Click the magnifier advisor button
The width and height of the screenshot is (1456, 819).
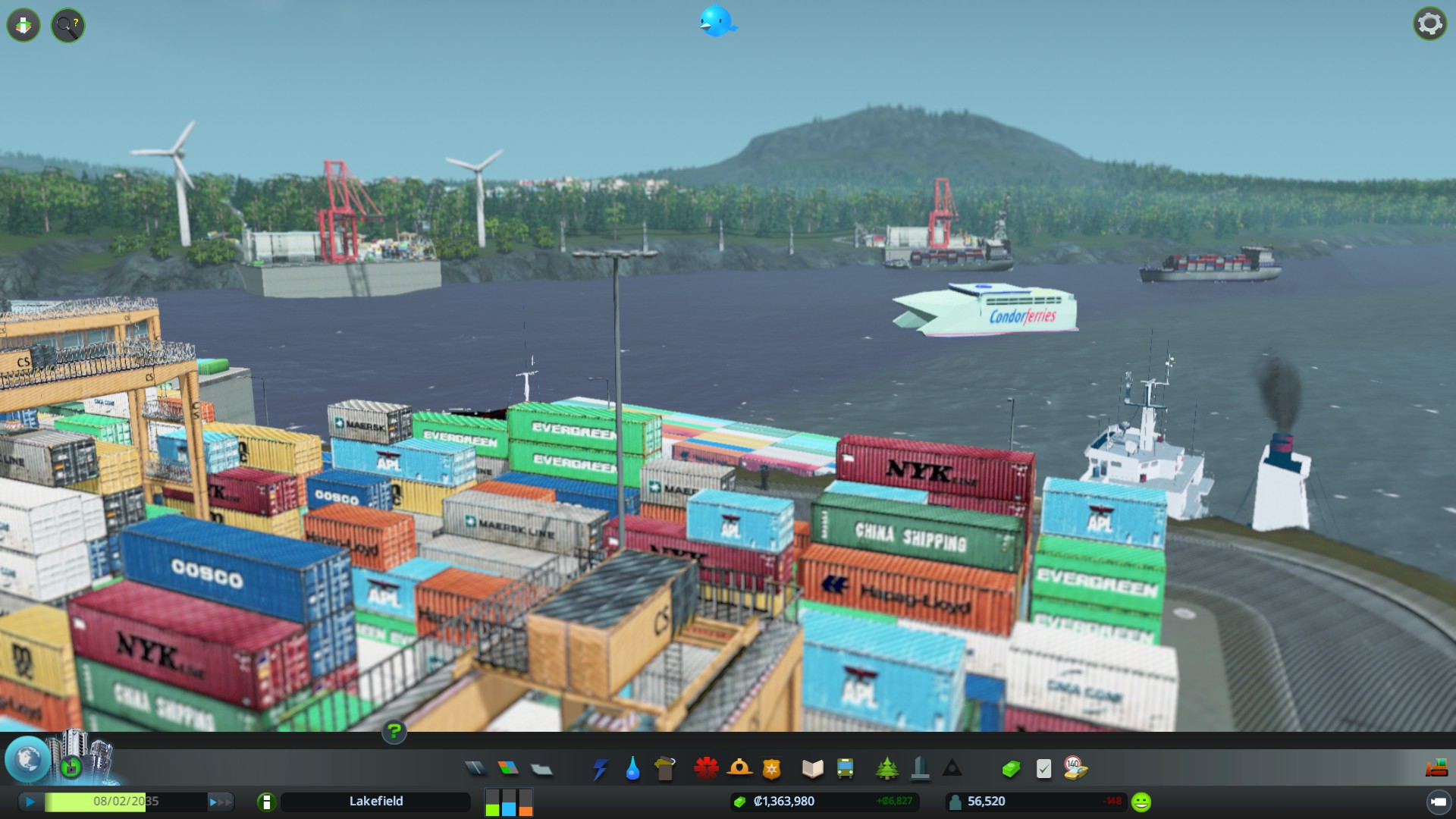[67, 25]
